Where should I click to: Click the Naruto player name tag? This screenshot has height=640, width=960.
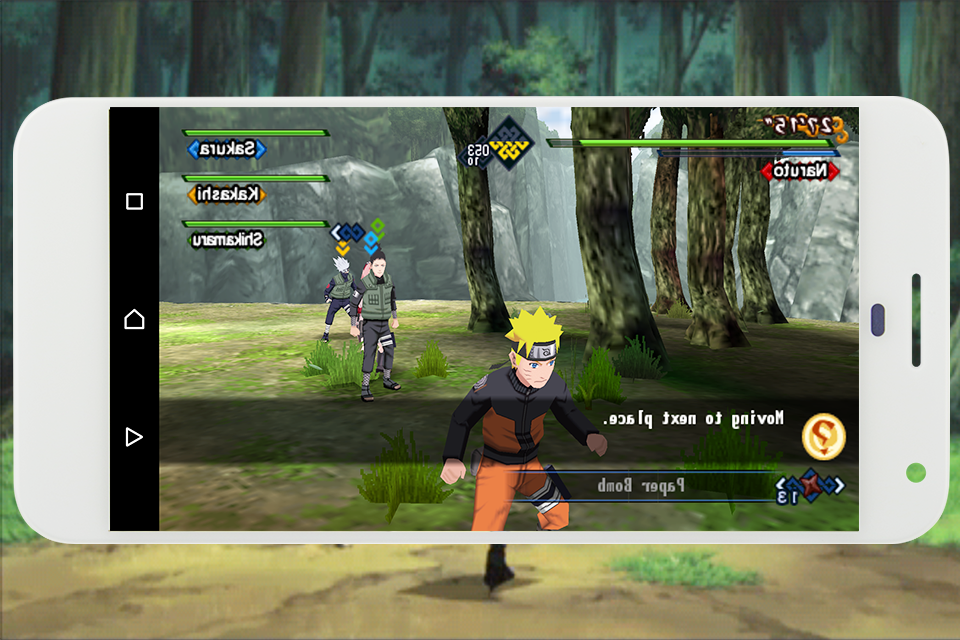pyautogui.click(x=800, y=171)
